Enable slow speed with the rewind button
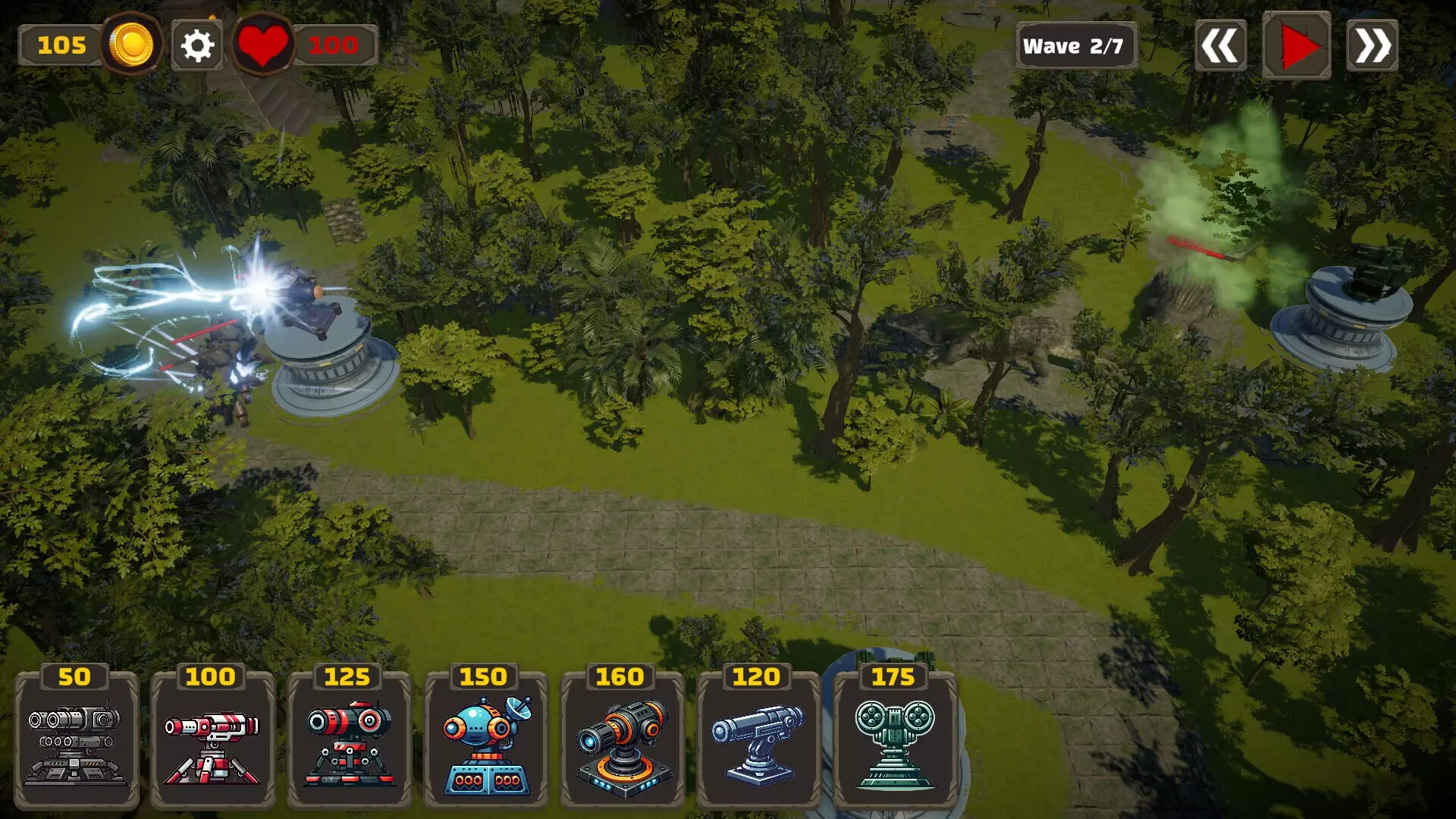Viewport: 1456px width, 819px height. [1221, 45]
